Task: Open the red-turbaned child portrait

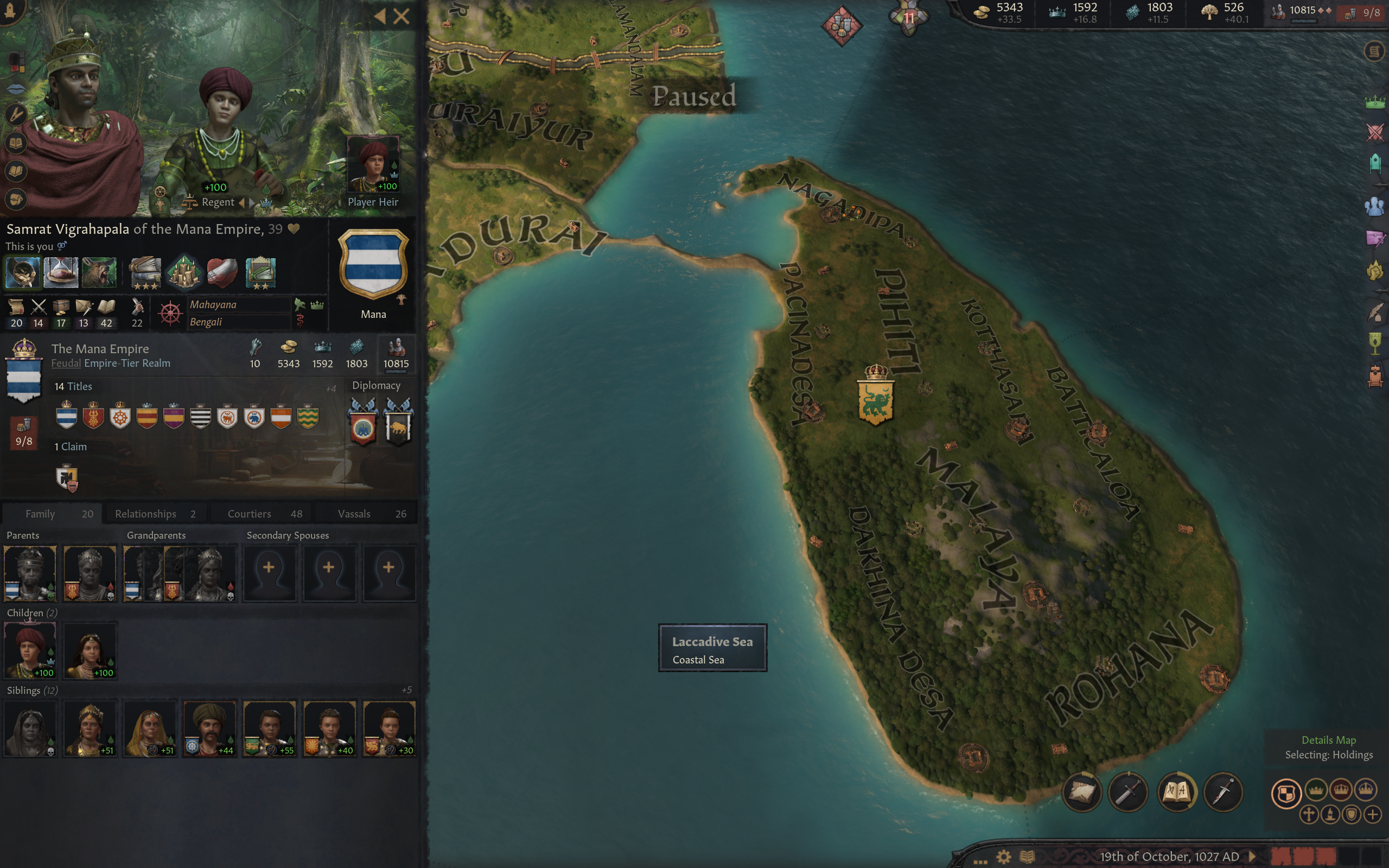Action: [x=30, y=651]
